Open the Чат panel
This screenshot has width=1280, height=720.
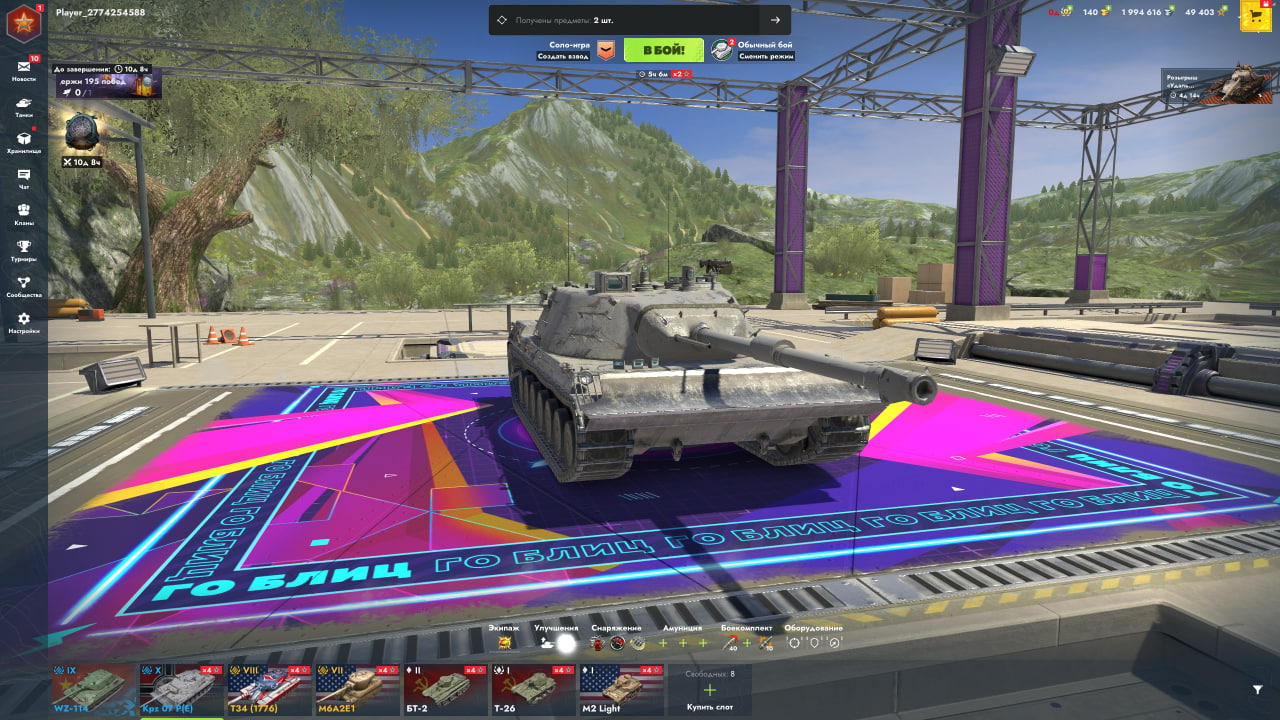click(x=24, y=178)
